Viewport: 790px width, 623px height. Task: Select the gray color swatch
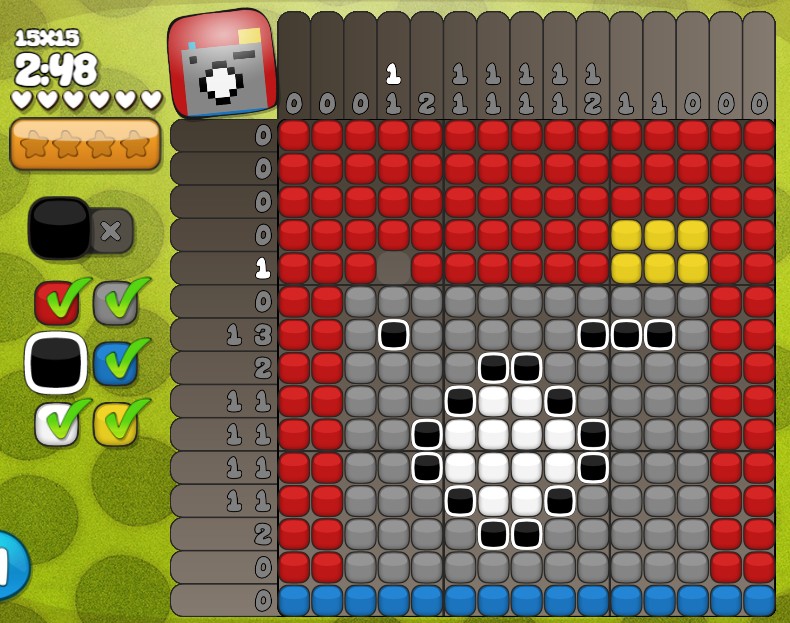tap(115, 303)
